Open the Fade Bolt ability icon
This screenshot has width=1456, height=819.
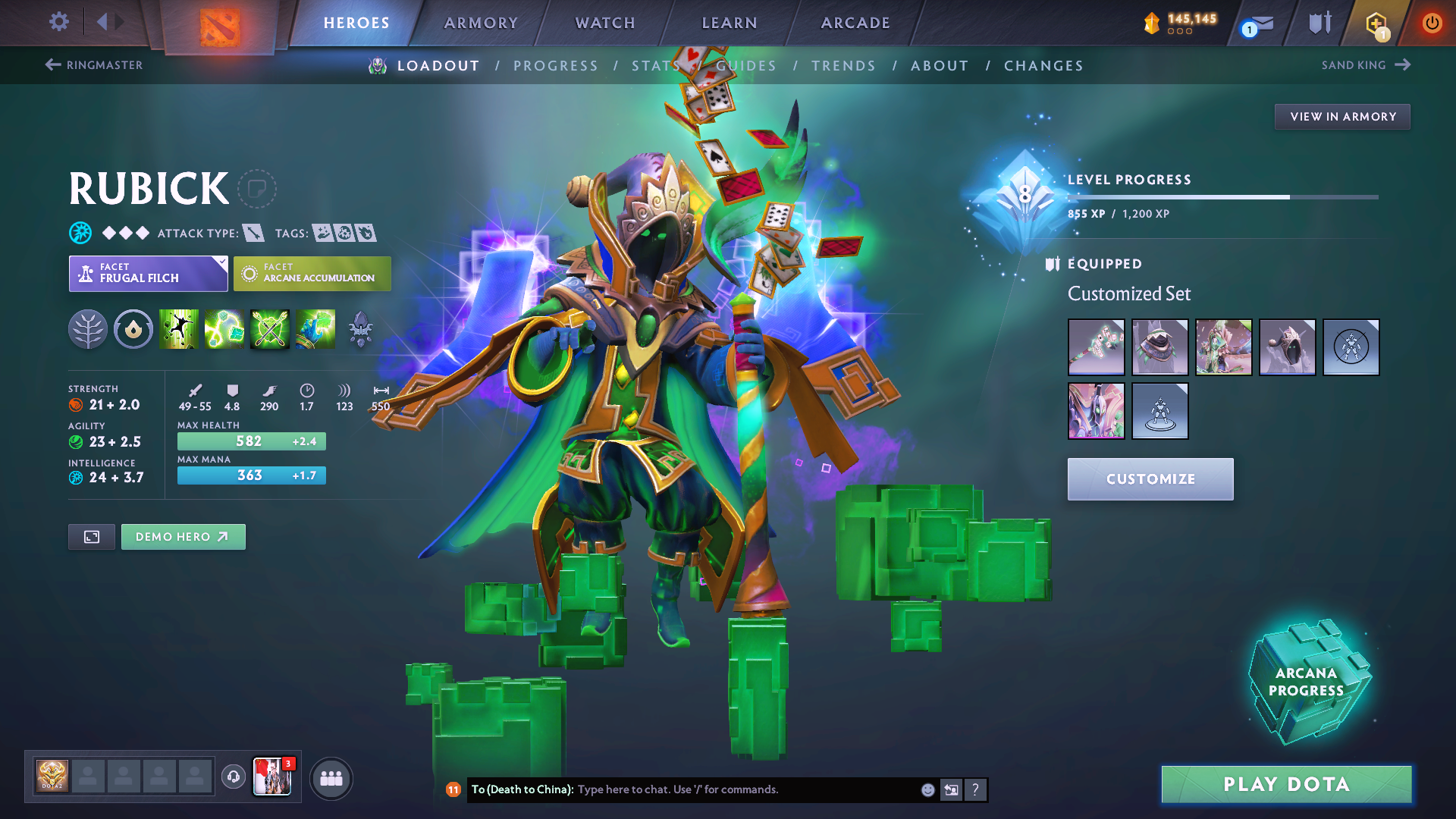pos(225,329)
